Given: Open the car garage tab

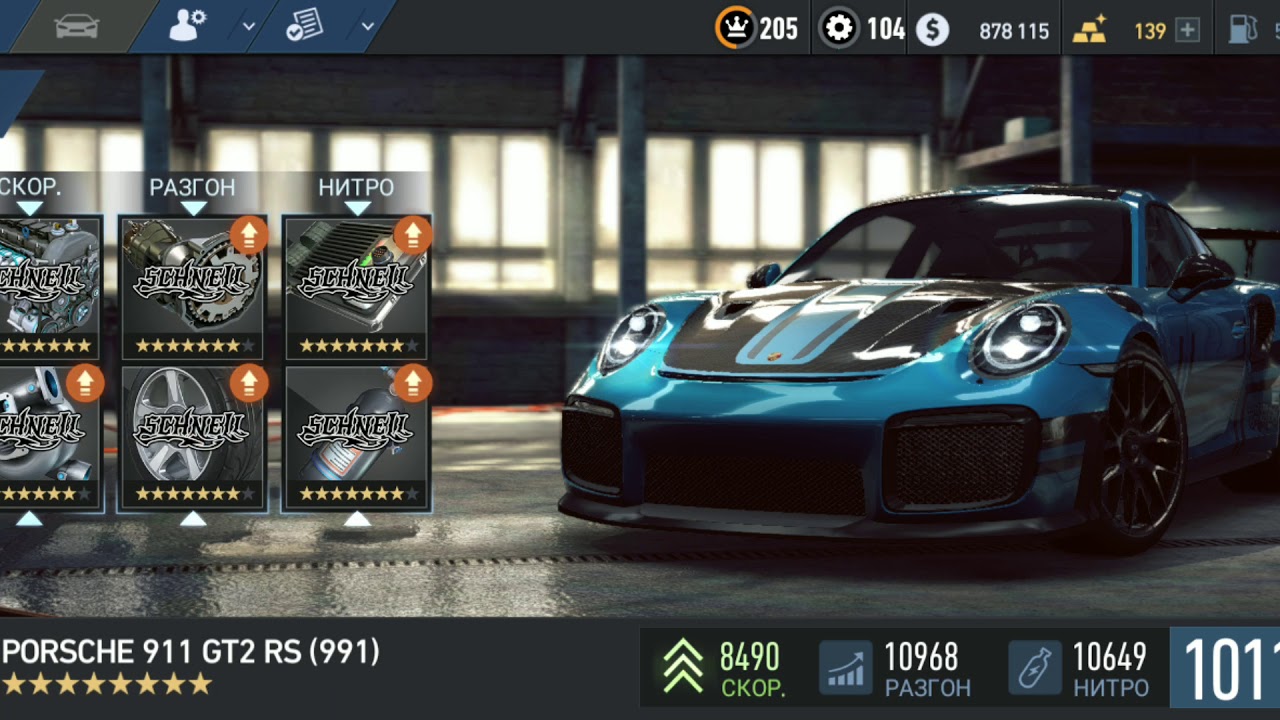Looking at the screenshot, I should click(77, 27).
